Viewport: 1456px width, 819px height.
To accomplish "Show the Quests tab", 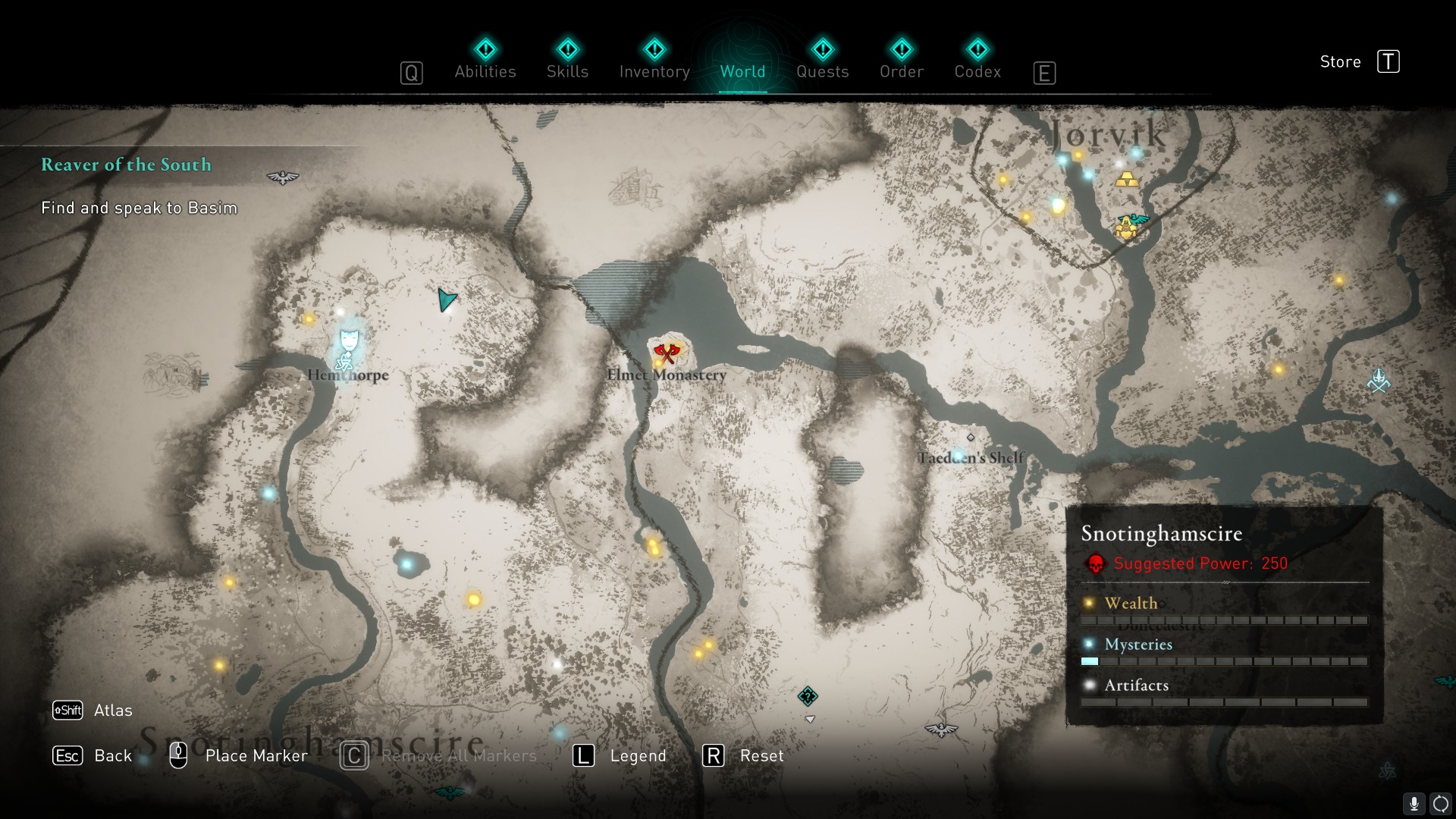I will tap(822, 71).
